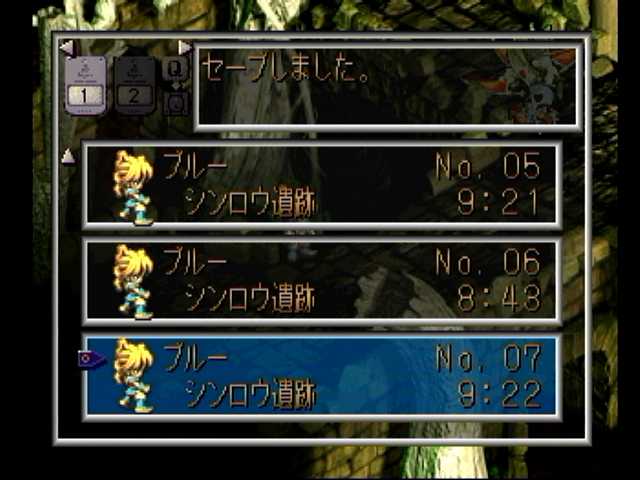Select save file No. 05
640x480 pixels.
pos(321,185)
